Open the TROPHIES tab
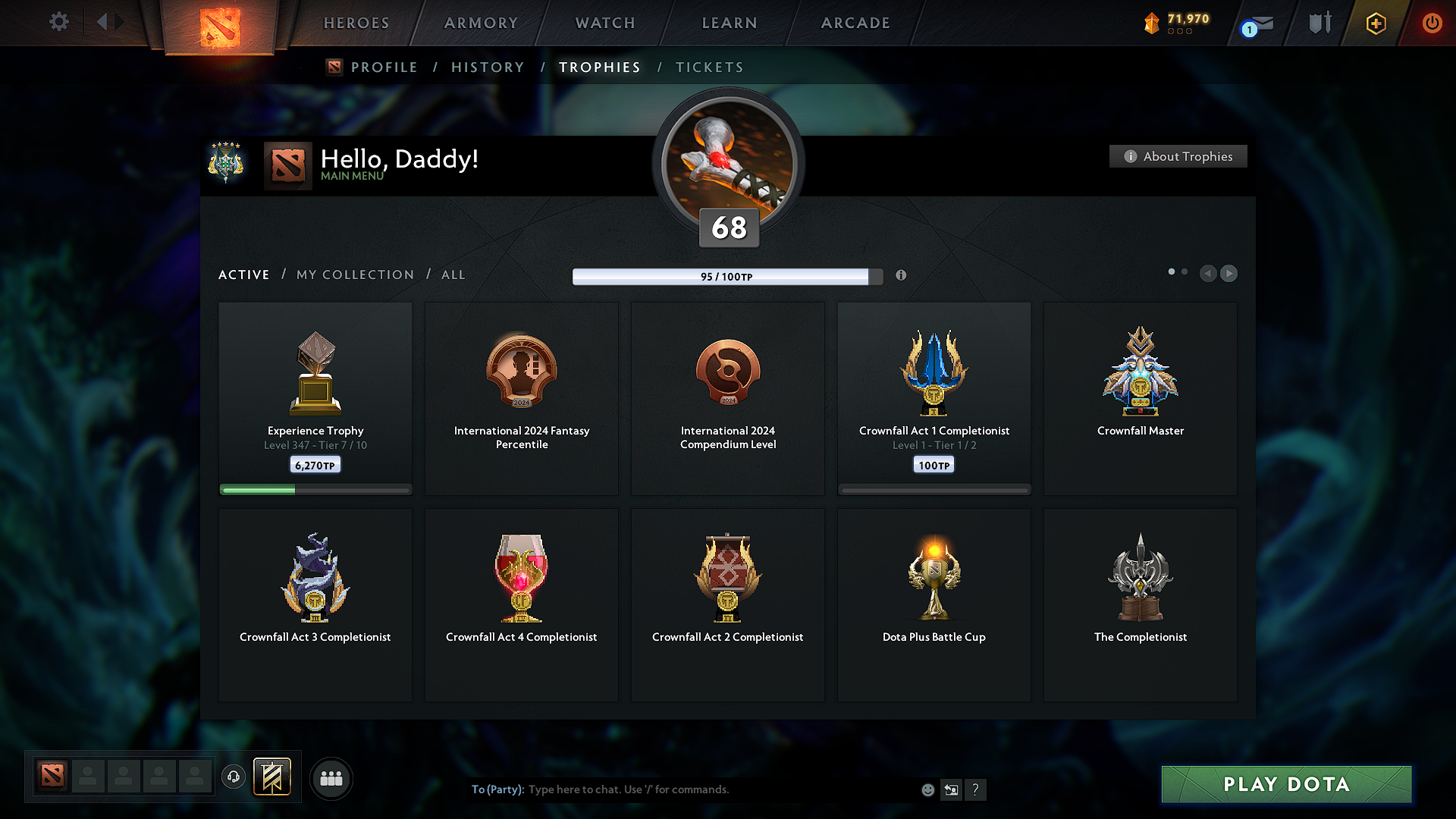Screen dimensions: 1456x819 [x=599, y=67]
